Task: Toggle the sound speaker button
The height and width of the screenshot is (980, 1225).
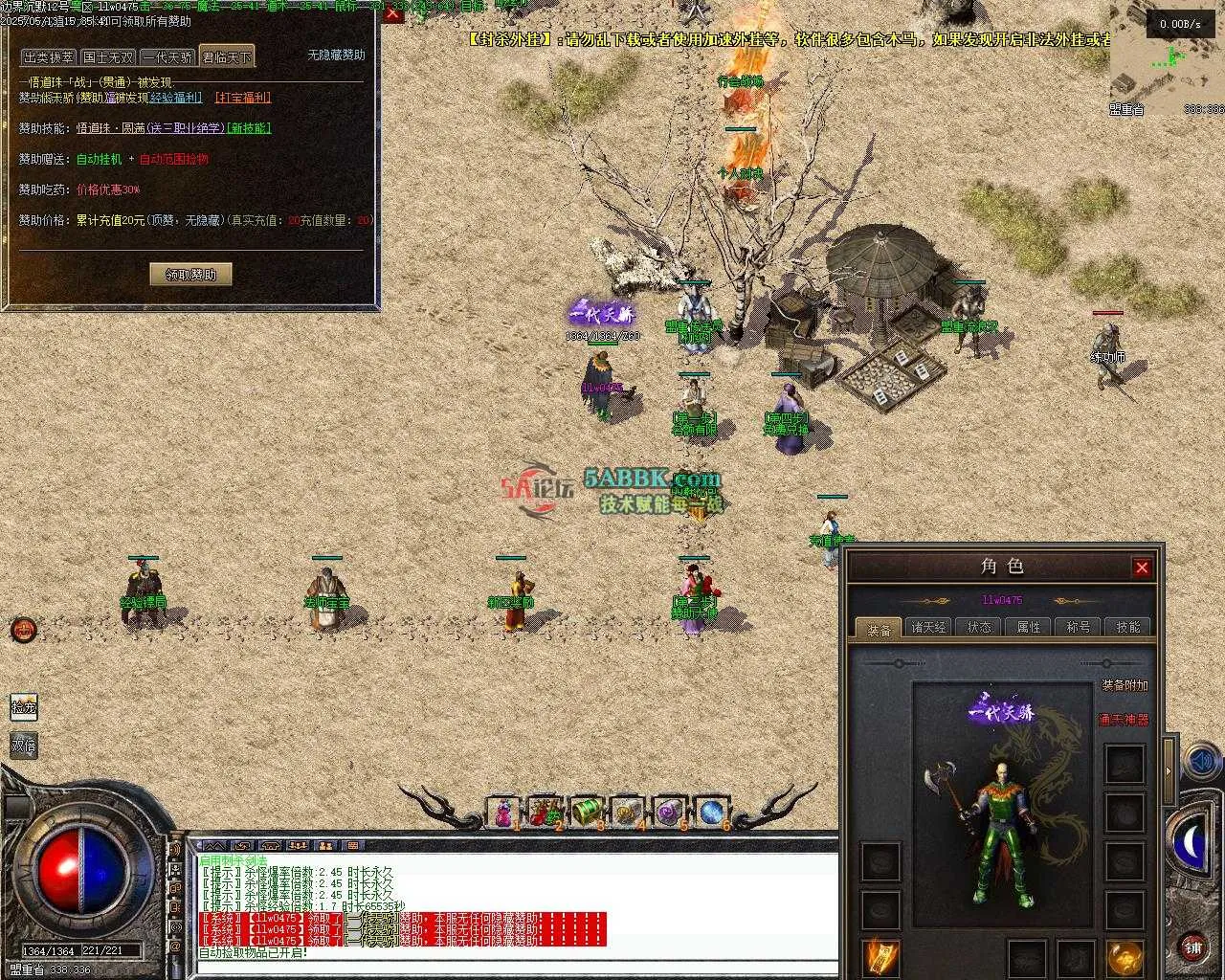Action: pyautogui.click(x=1200, y=762)
